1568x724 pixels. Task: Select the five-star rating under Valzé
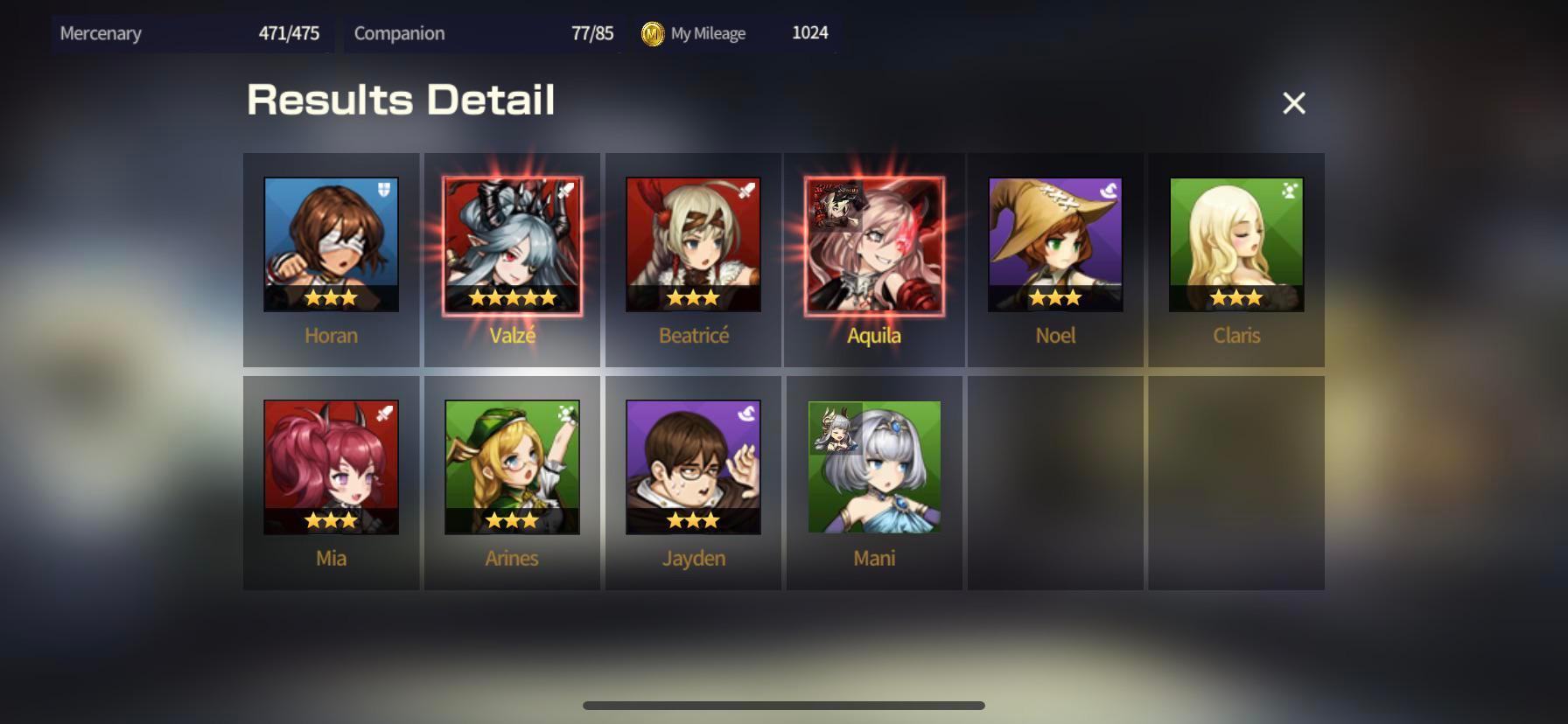[x=512, y=297]
